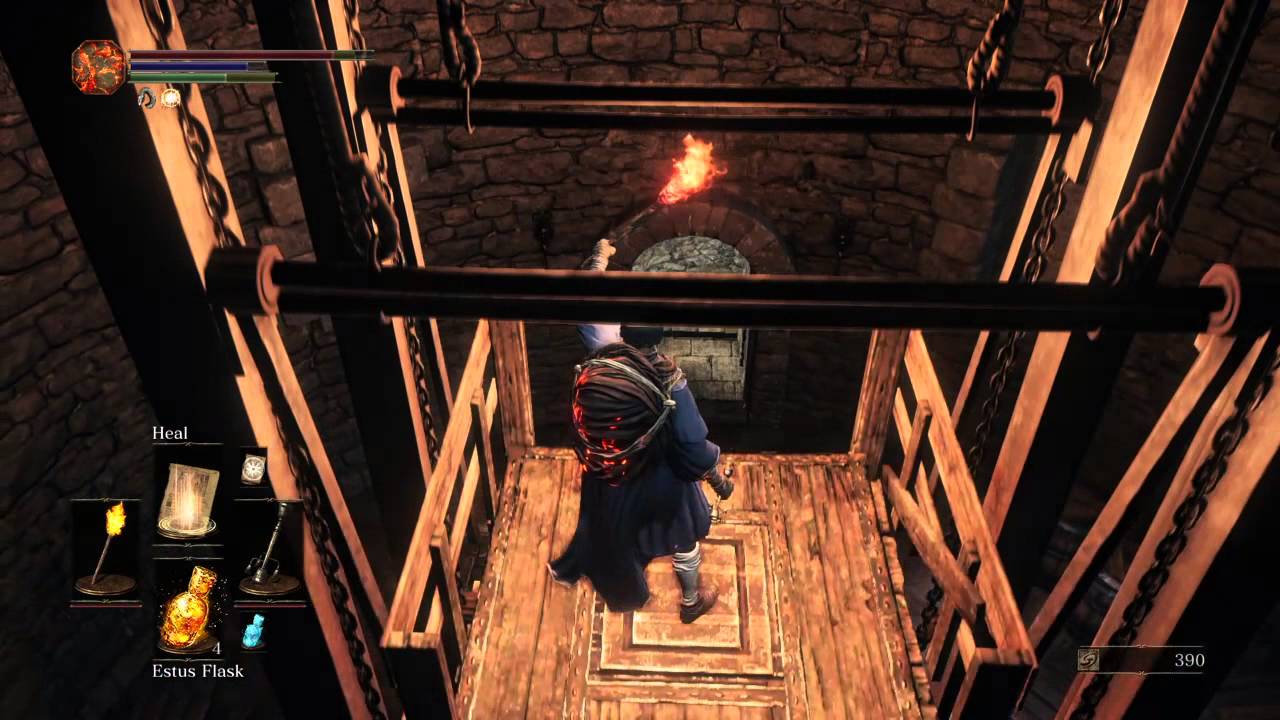Click the talisman icon above the weapon slot
The image size is (1280, 720).
253,467
